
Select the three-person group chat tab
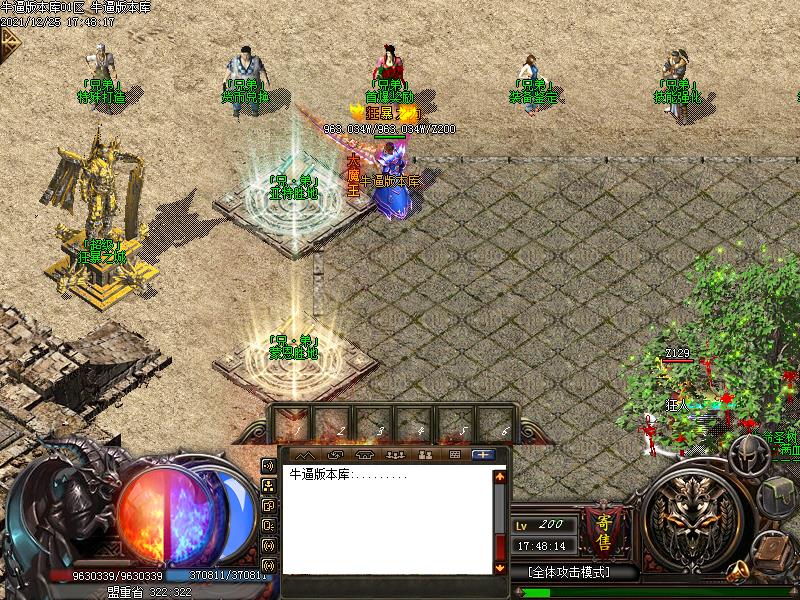[394, 455]
